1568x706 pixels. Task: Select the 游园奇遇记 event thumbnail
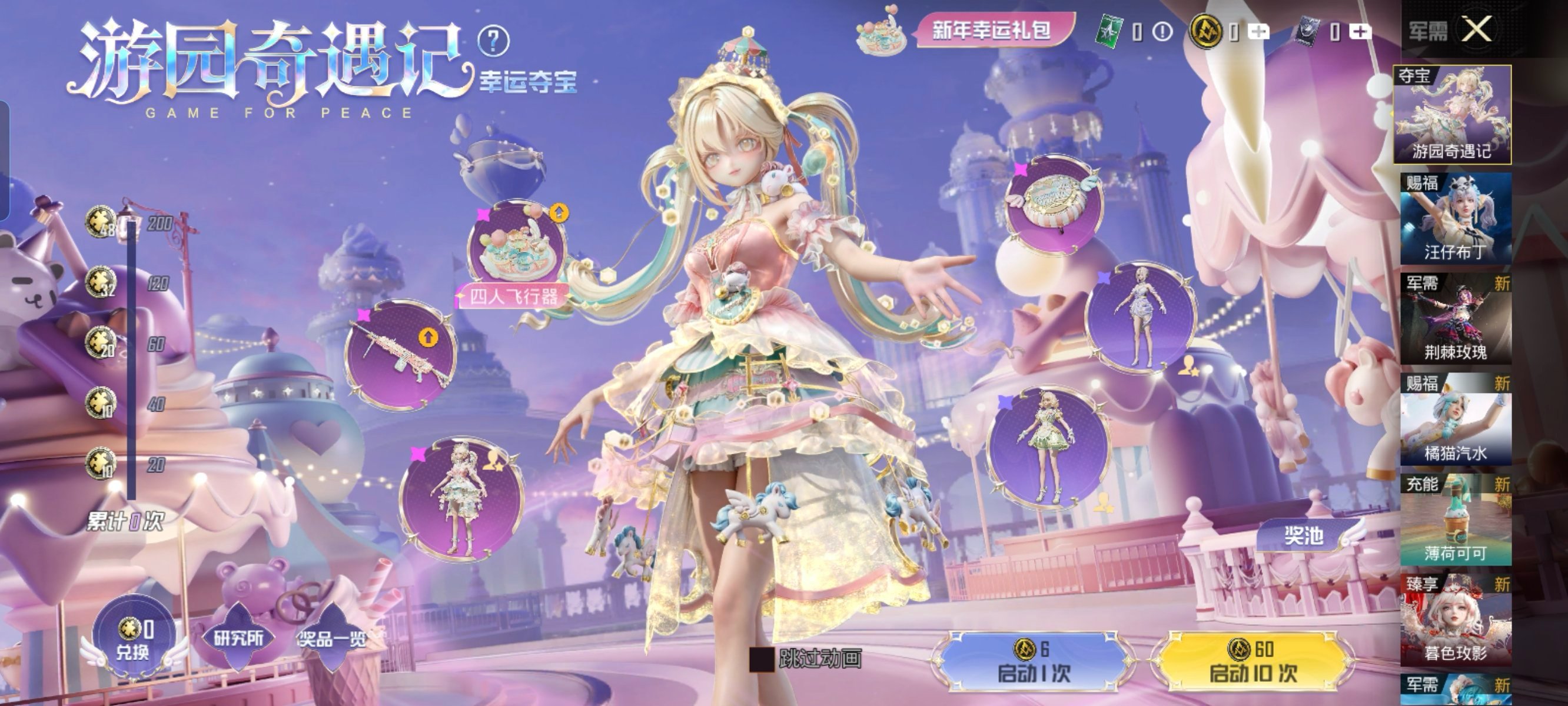tap(1453, 114)
